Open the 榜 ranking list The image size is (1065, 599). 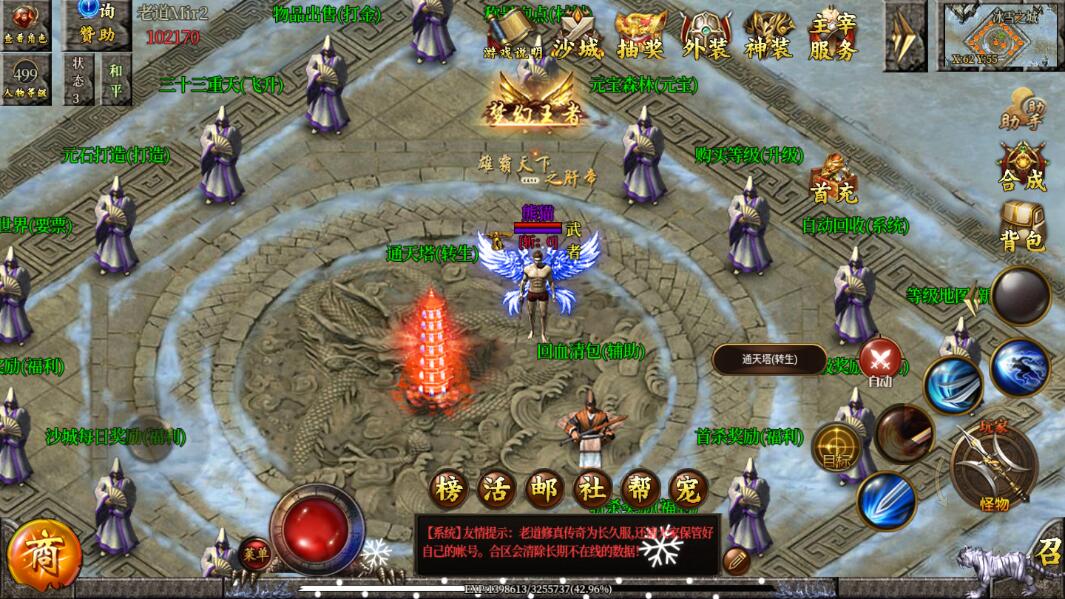point(449,489)
